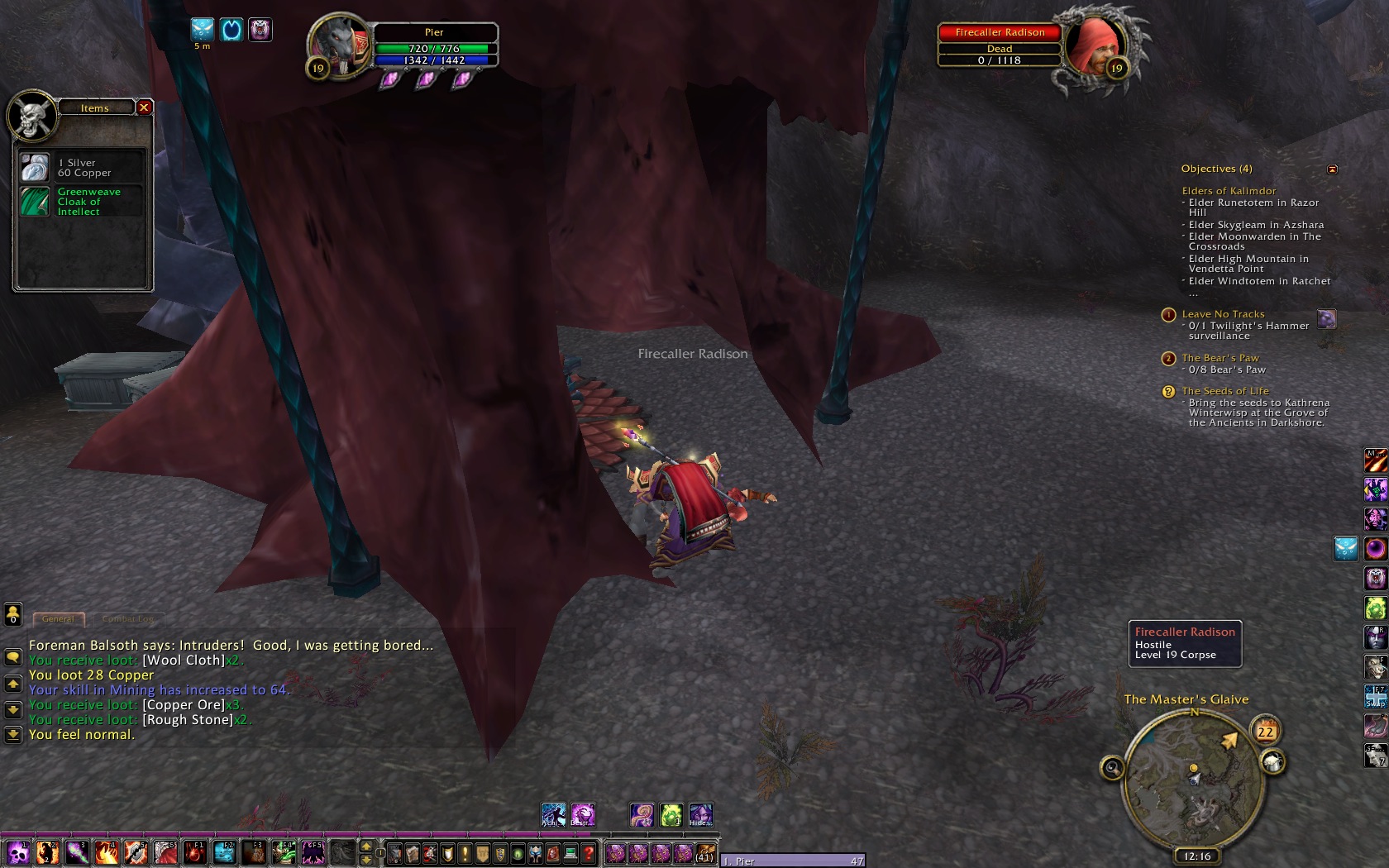Open the Elders of Kalimdor objective

point(1229,191)
